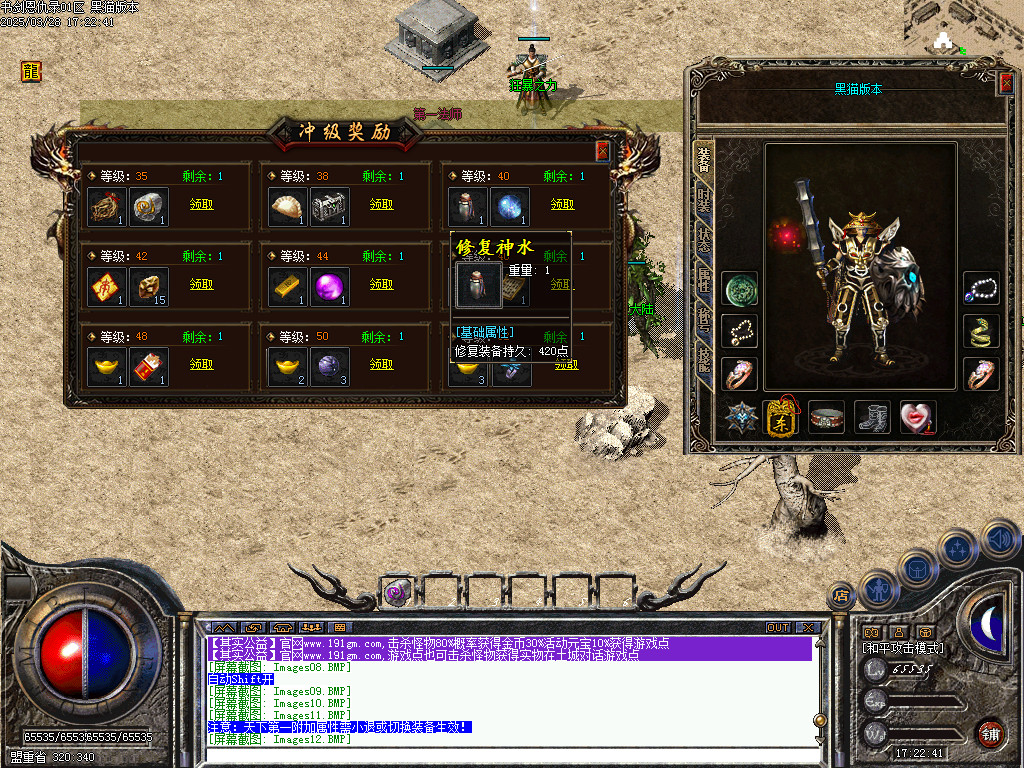Select the green jade medal equipment slot

point(740,288)
